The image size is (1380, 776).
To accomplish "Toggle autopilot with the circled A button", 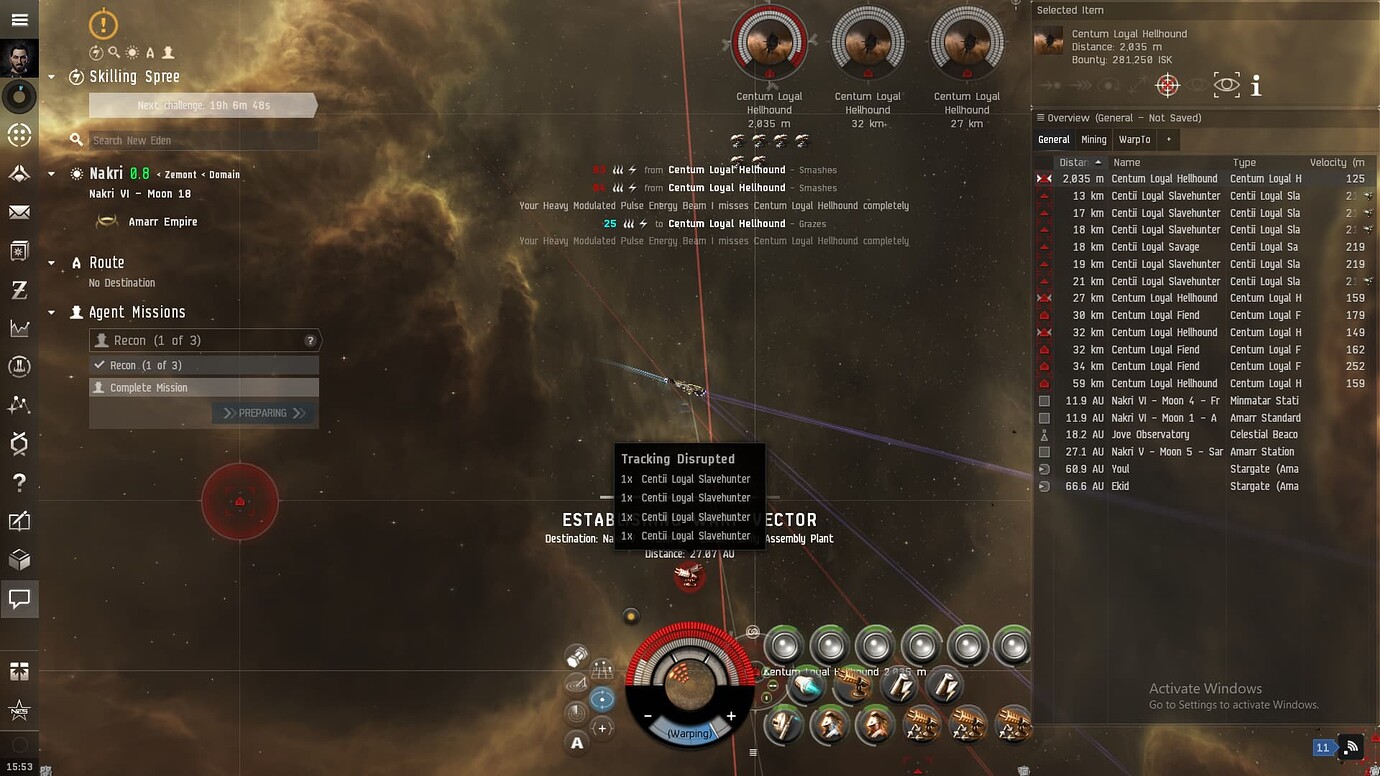I will point(577,743).
